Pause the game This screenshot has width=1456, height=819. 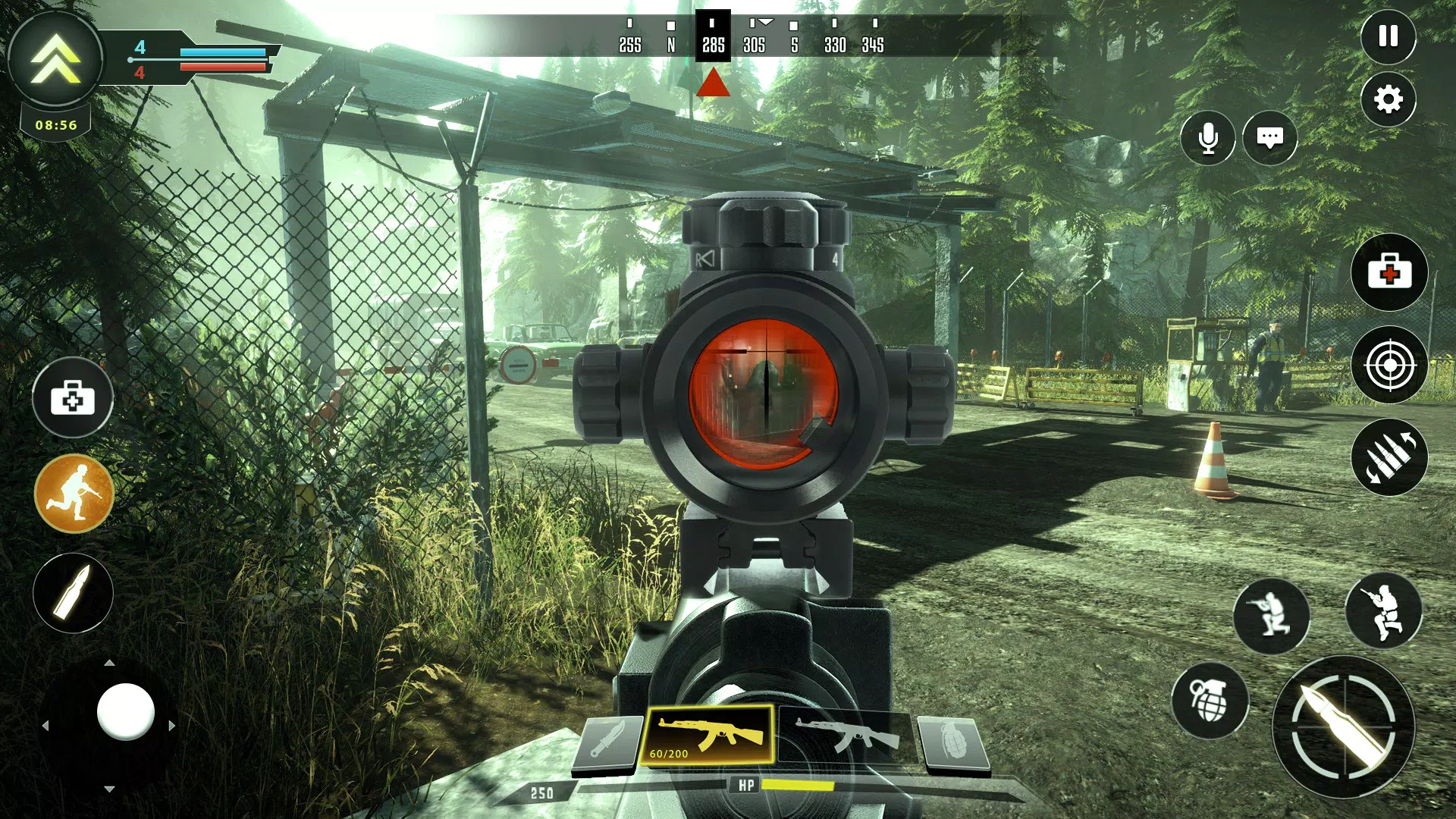(1388, 36)
